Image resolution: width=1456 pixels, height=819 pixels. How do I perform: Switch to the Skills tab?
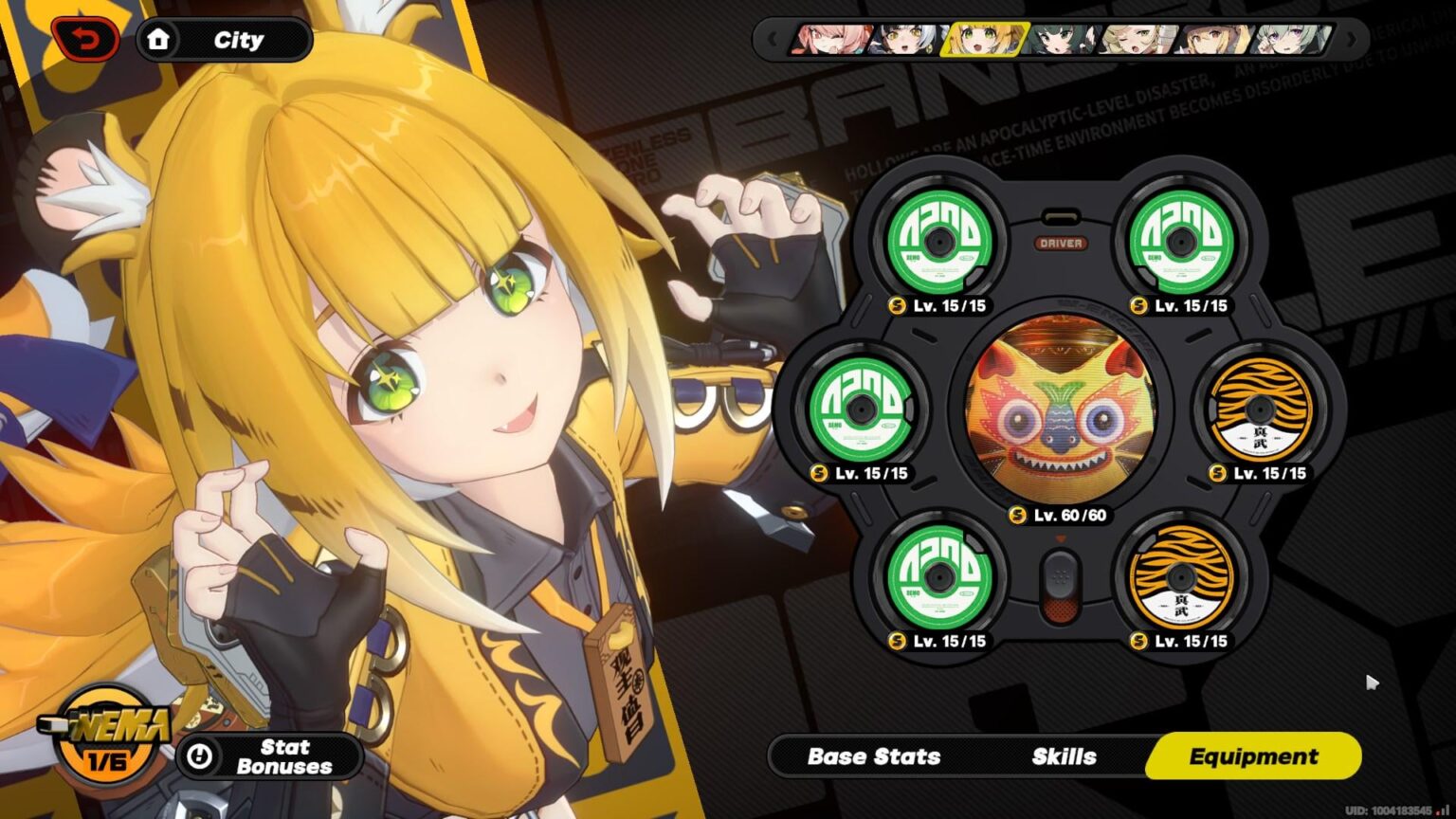coord(1063,756)
